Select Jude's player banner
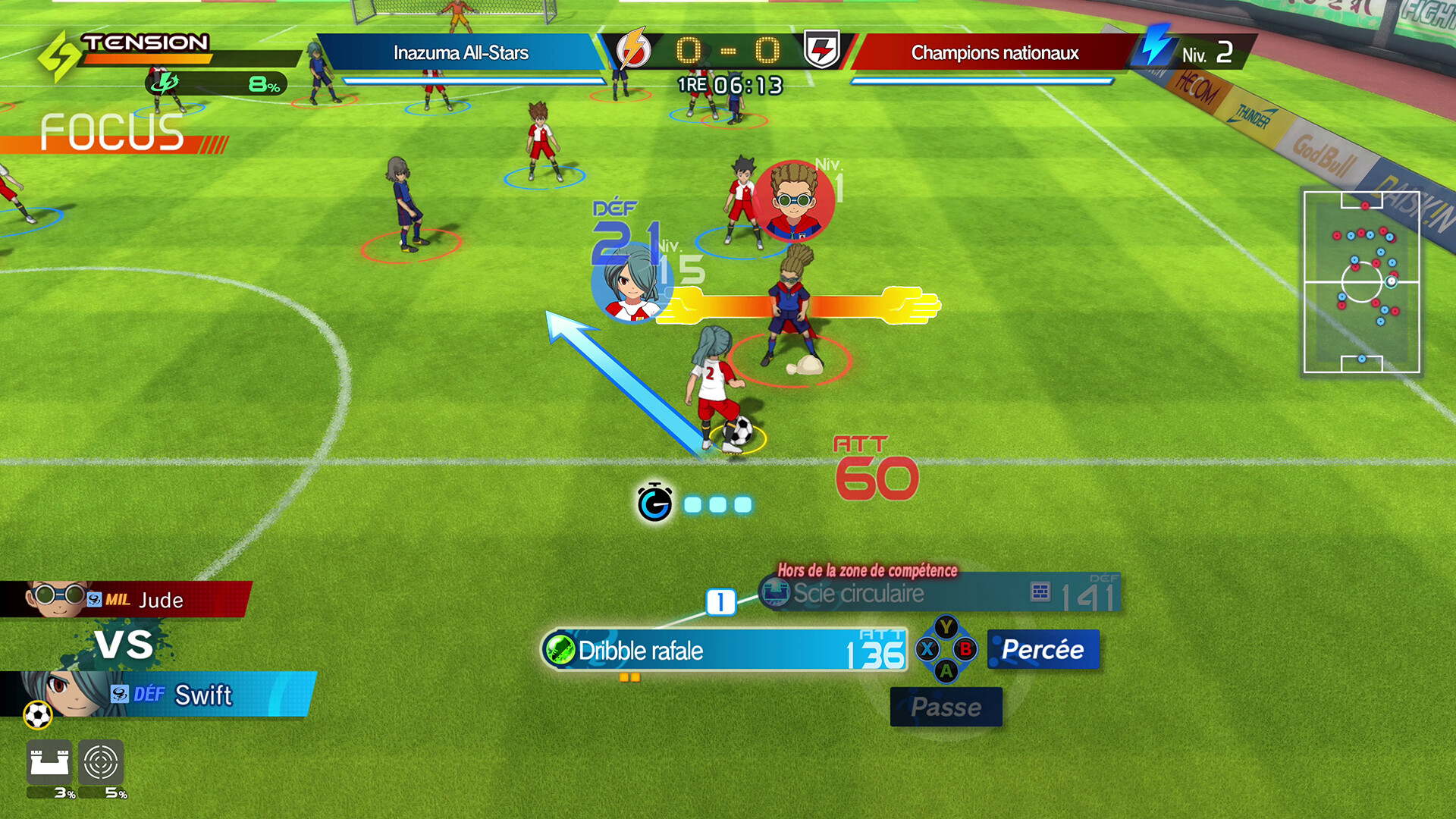The image size is (1456, 819). click(125, 599)
